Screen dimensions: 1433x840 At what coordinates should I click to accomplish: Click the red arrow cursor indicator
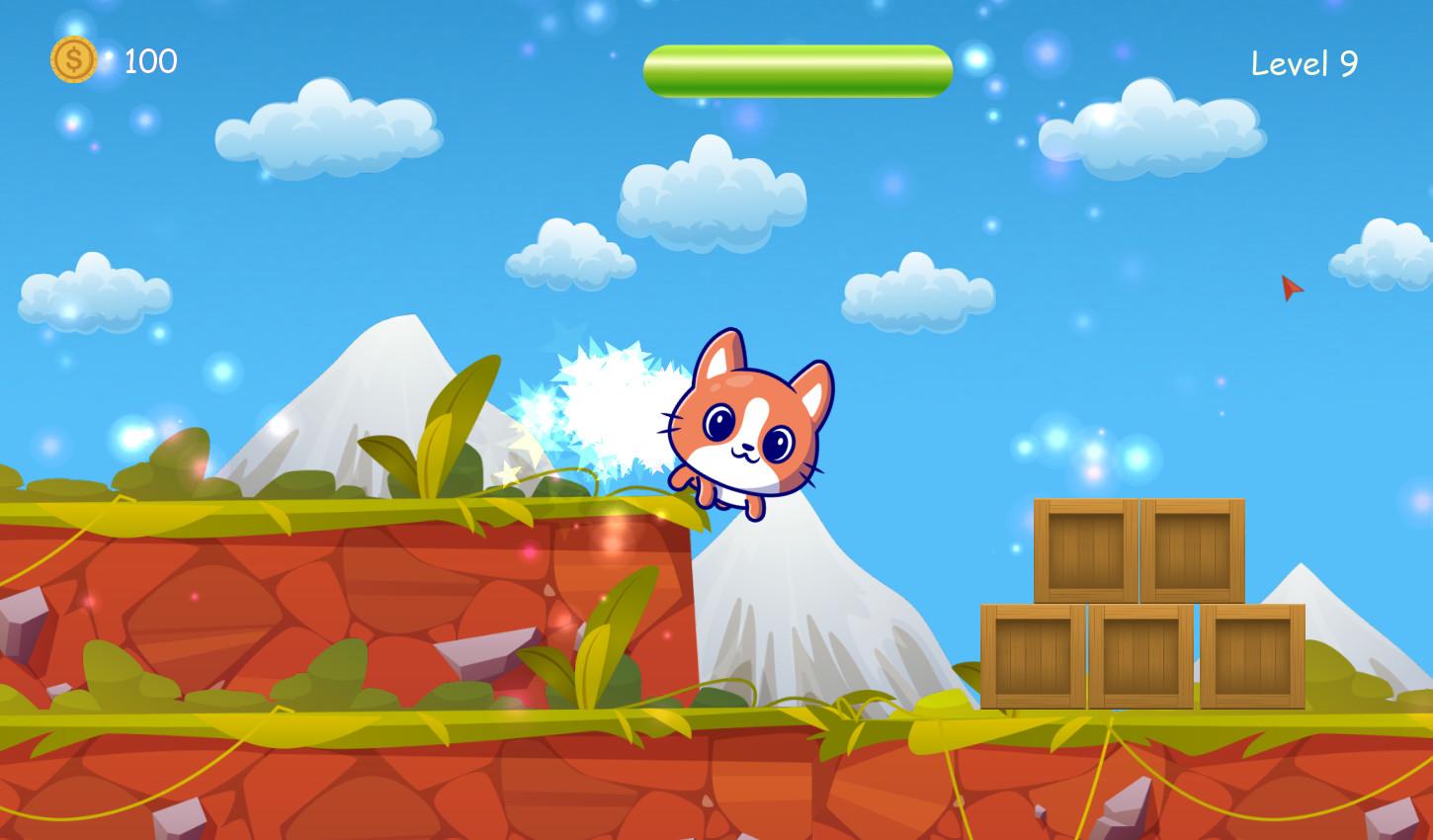pyautogui.click(x=1290, y=289)
